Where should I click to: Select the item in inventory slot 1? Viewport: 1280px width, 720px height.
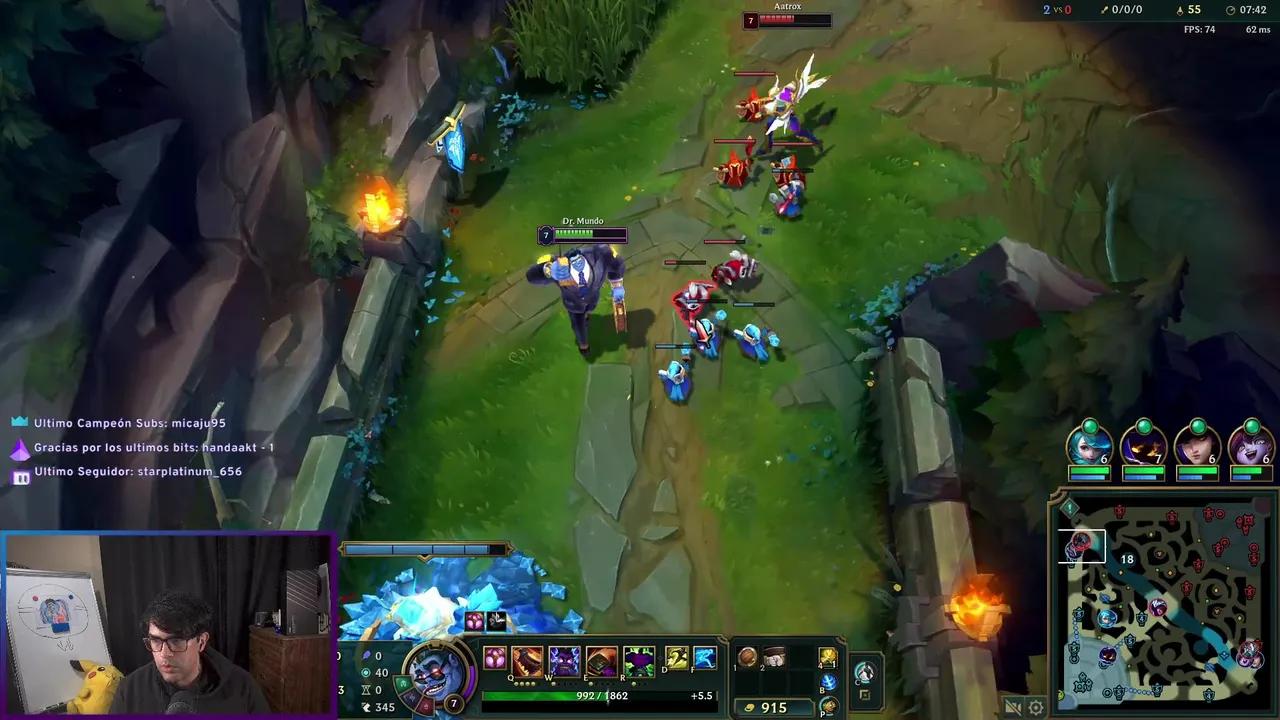[x=746, y=656]
